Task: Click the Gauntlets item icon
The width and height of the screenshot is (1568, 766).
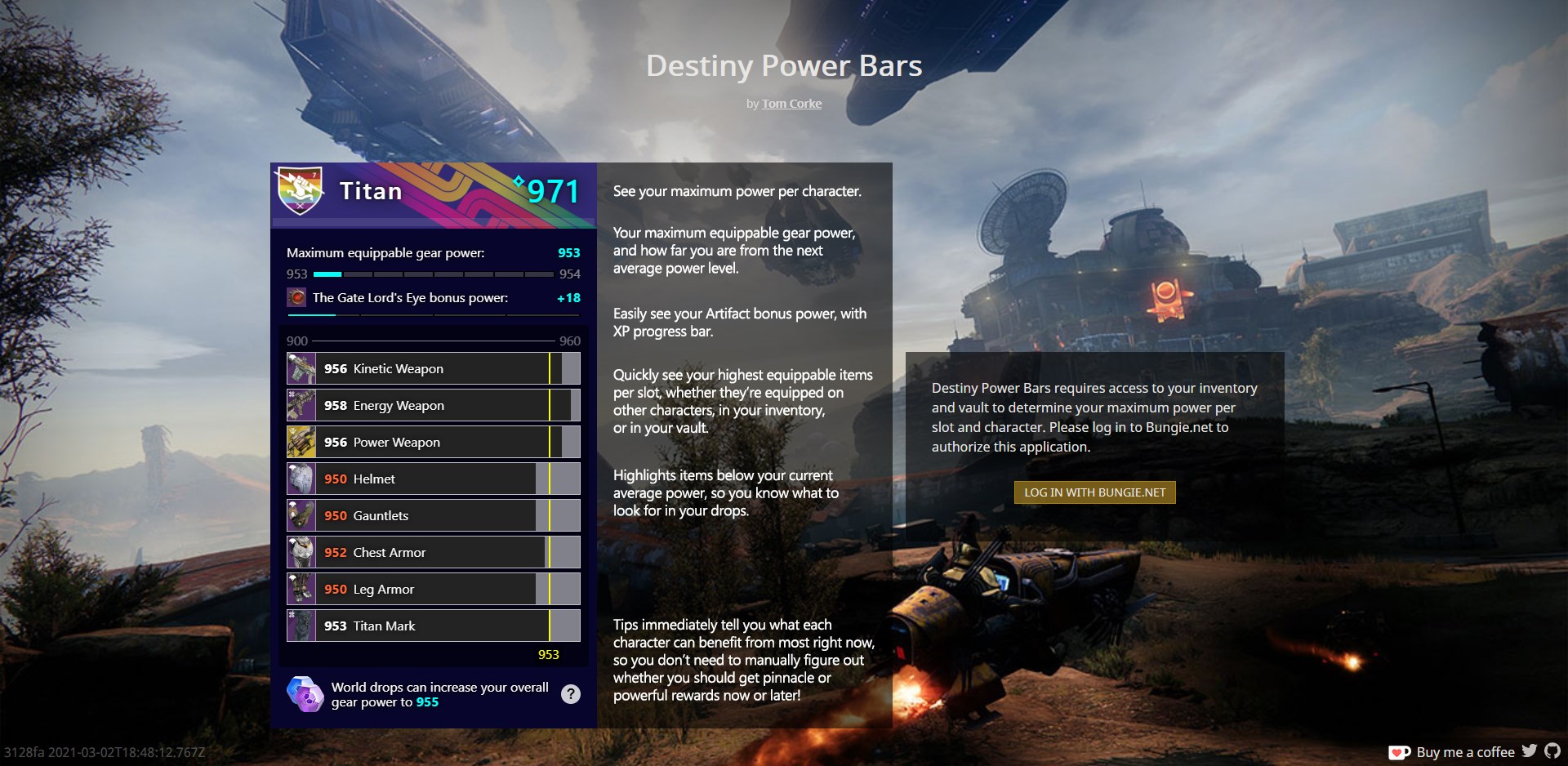Action: tap(301, 515)
